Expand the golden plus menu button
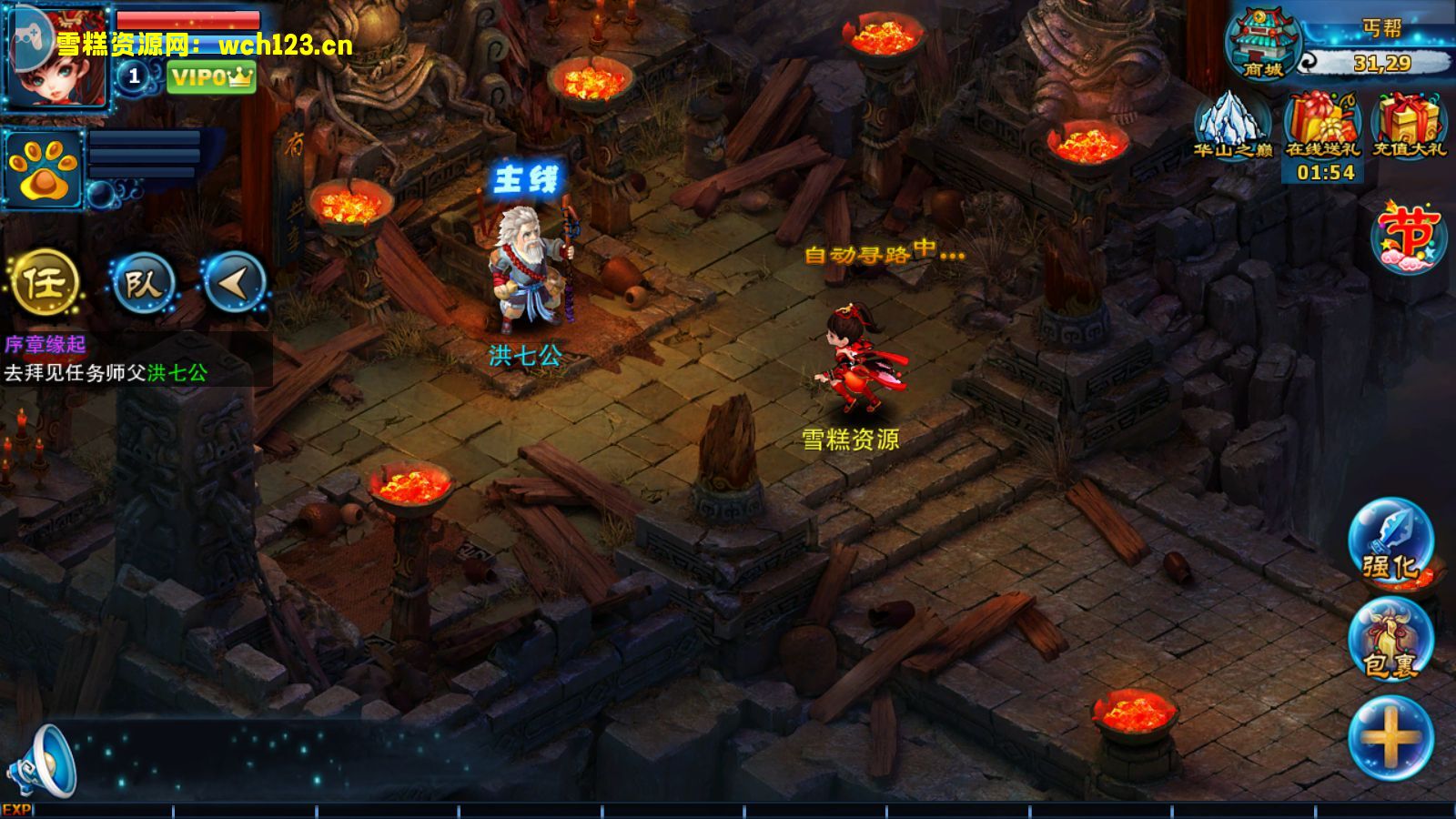Screen dimensions: 1456x819 point(1390,737)
